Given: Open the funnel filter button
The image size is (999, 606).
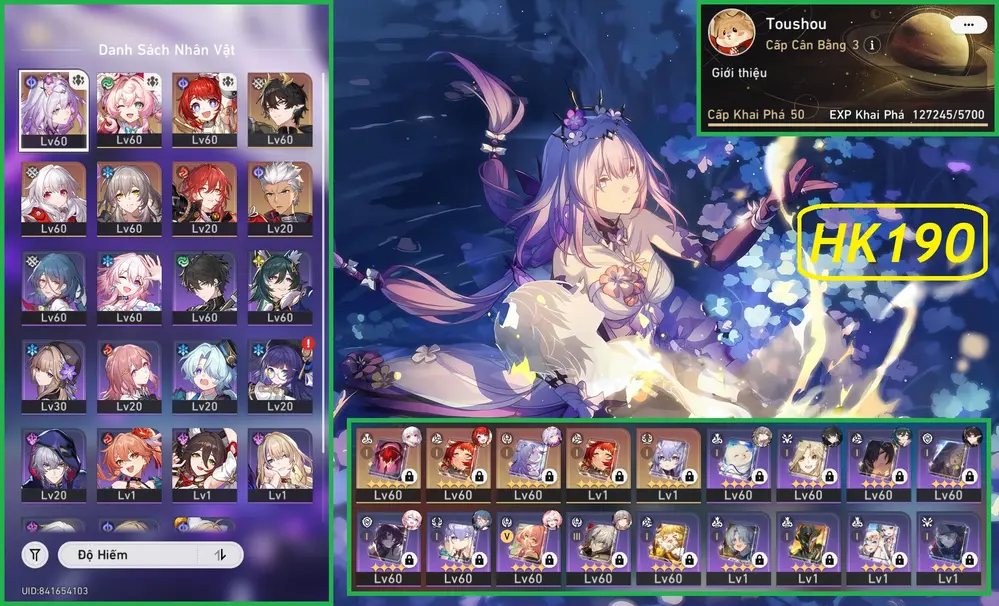Looking at the screenshot, I should [x=35, y=554].
